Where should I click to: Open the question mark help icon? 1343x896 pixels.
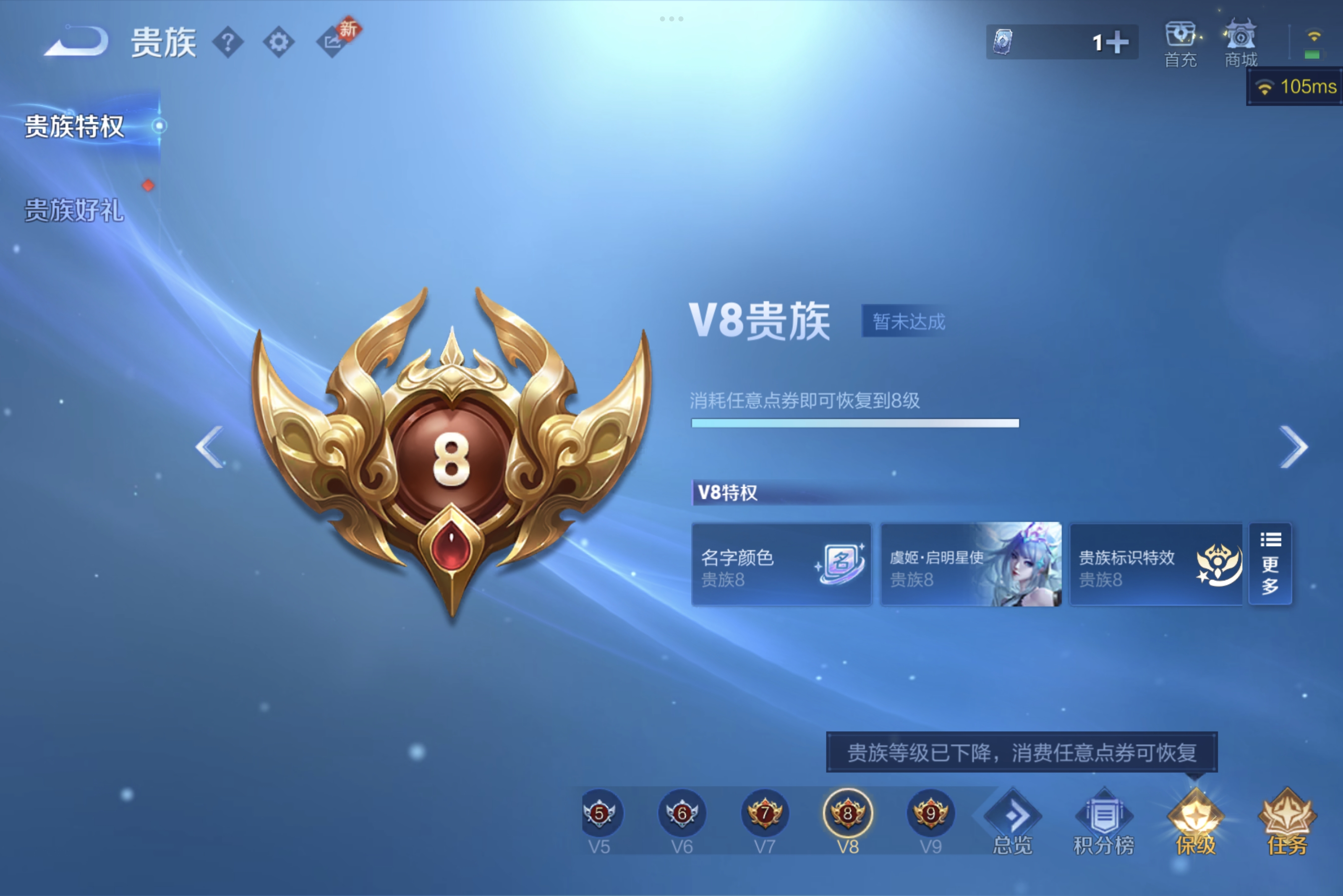(227, 41)
